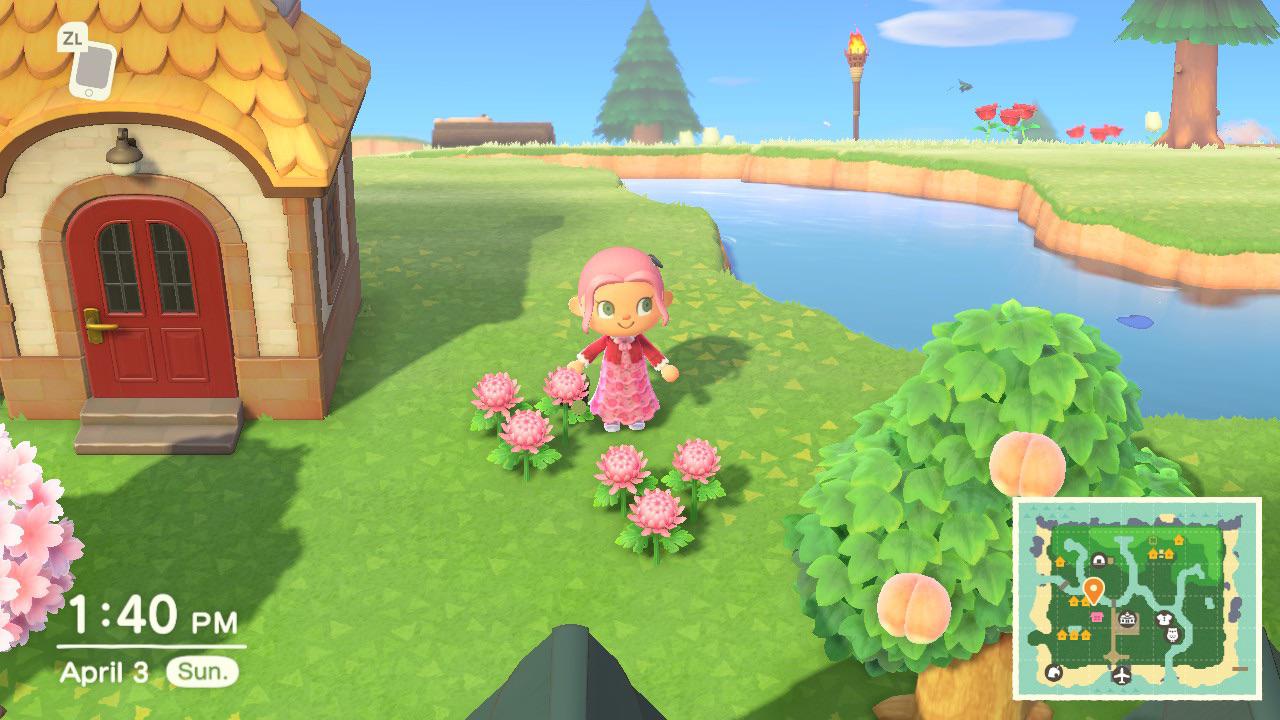Click the orange player location pin on the map
This screenshot has width=1280, height=720.
pos(1093,590)
